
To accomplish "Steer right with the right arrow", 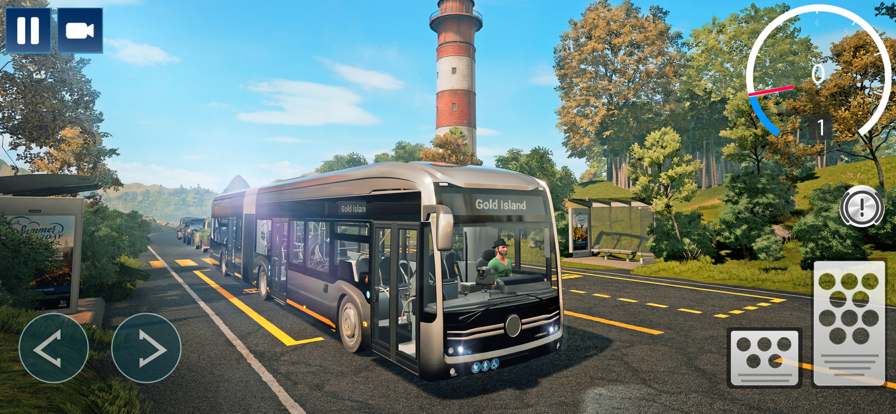I will pyautogui.click(x=146, y=348).
